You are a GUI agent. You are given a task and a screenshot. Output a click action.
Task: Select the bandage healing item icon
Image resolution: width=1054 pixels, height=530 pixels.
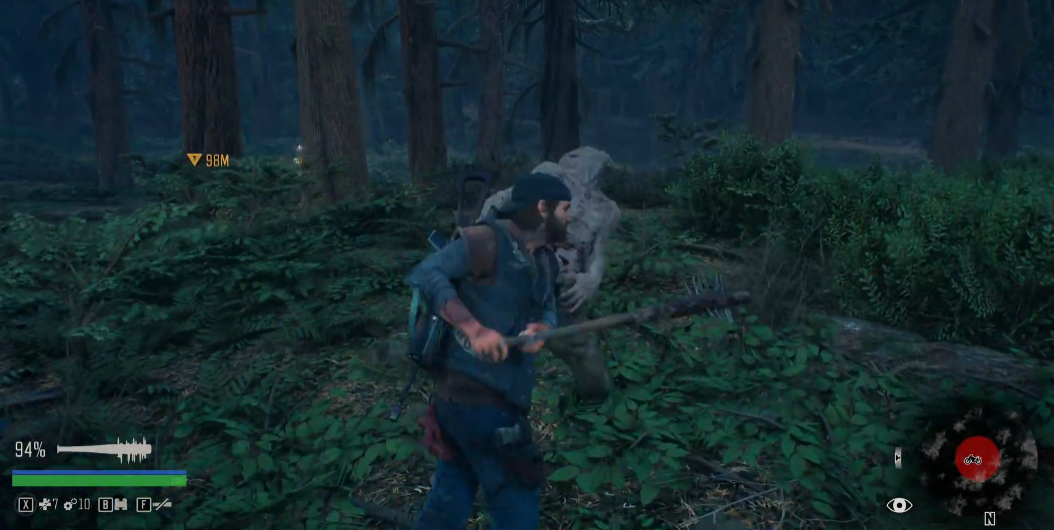pyautogui.click(x=45, y=505)
